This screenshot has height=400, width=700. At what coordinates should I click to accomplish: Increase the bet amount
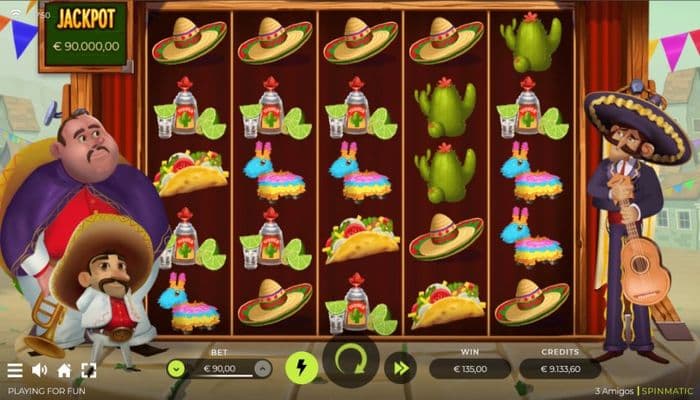(261, 369)
